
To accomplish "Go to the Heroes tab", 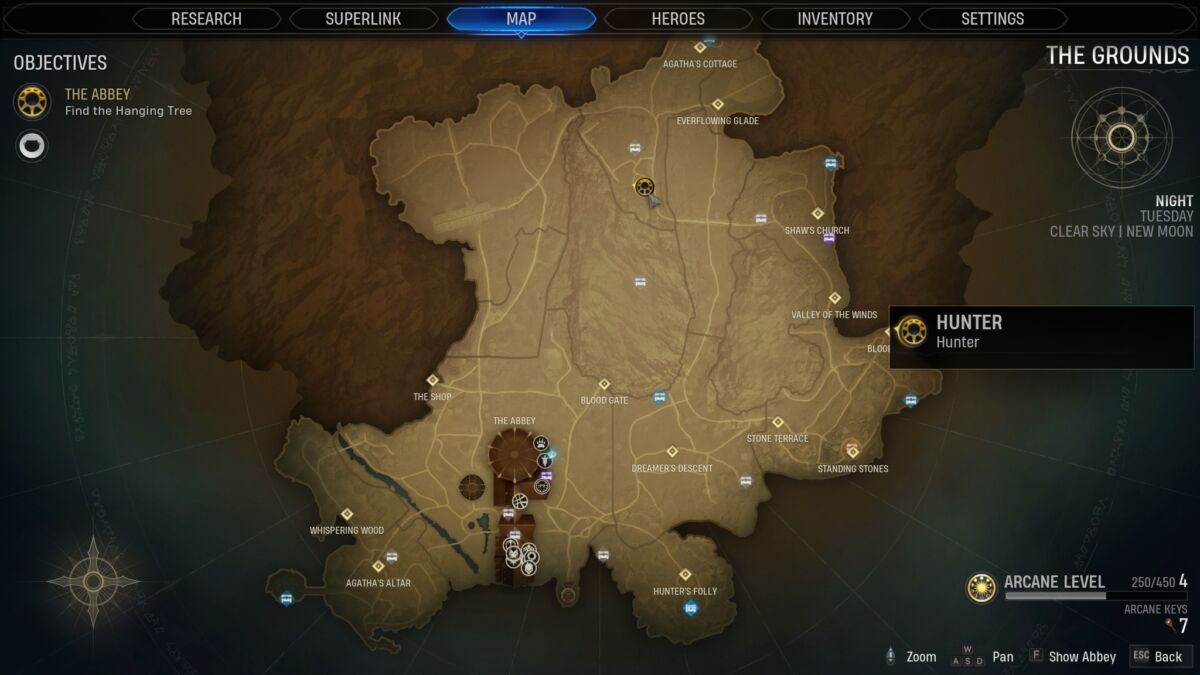I will pyautogui.click(x=678, y=19).
